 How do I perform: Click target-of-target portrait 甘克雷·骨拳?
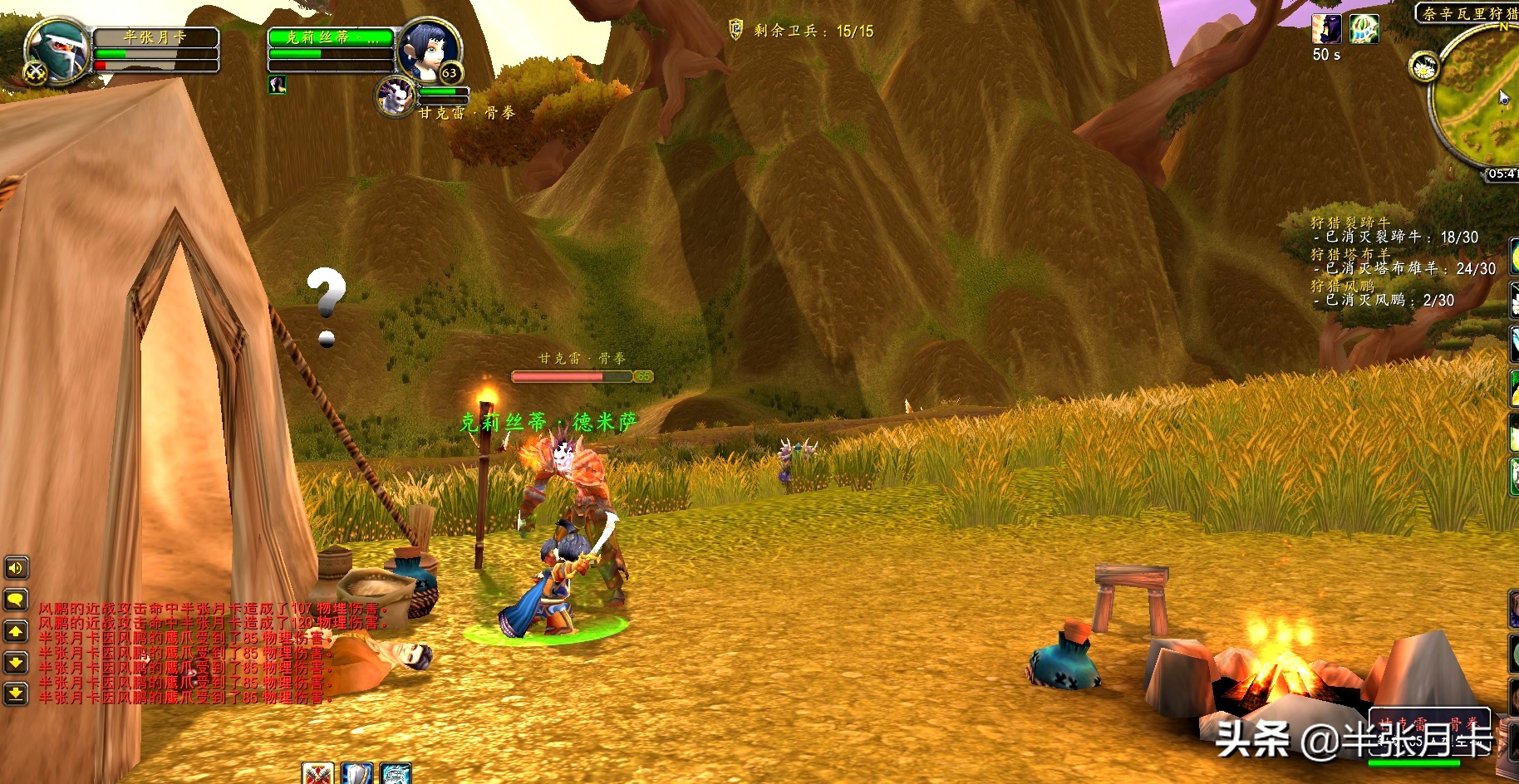396,96
